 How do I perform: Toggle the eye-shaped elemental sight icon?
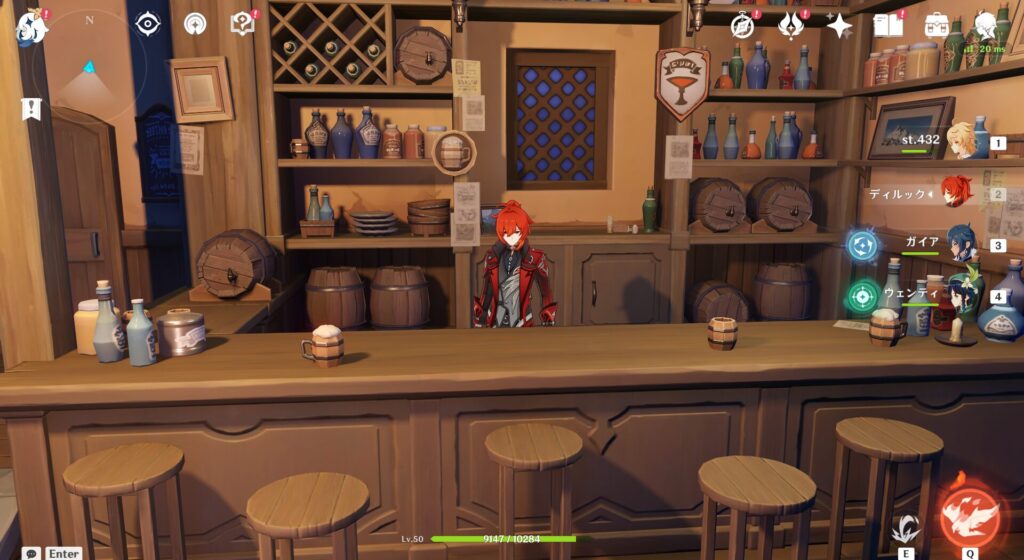click(x=148, y=23)
